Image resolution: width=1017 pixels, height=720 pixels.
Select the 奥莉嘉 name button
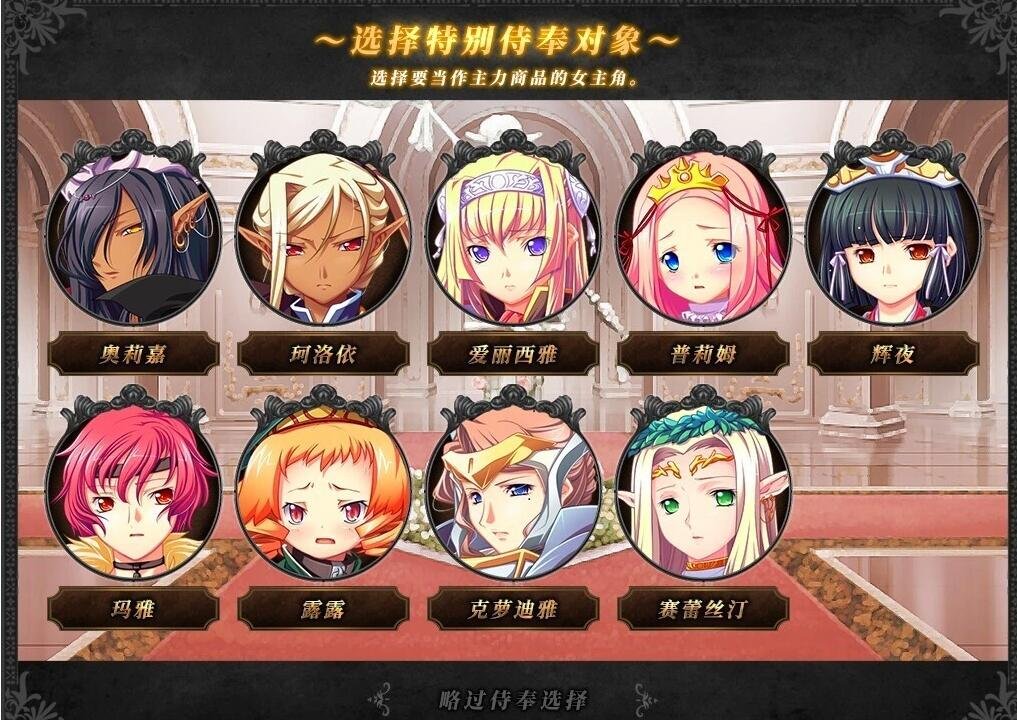(133, 354)
